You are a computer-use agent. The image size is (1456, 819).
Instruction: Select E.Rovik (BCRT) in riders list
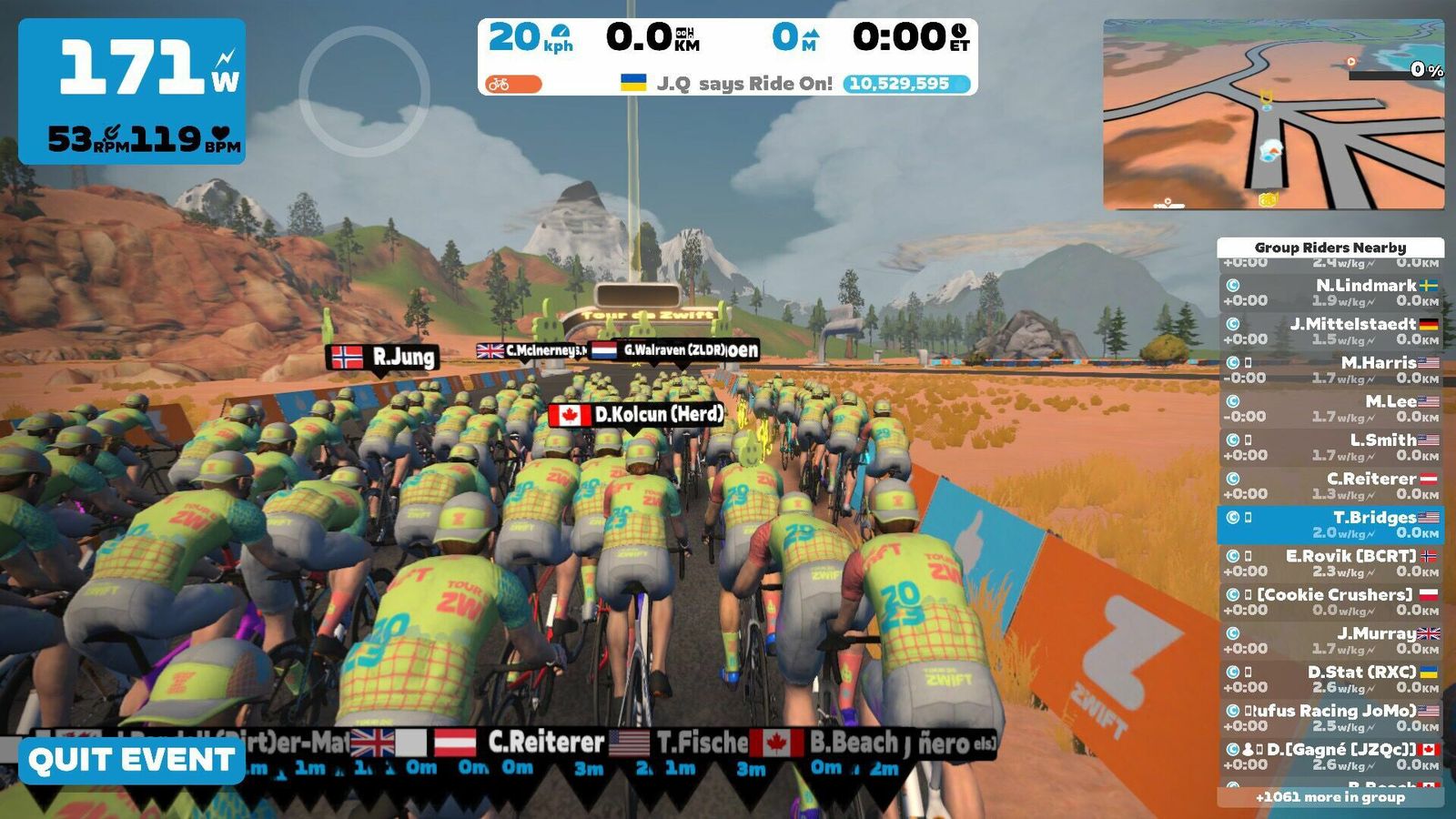pos(1330,563)
